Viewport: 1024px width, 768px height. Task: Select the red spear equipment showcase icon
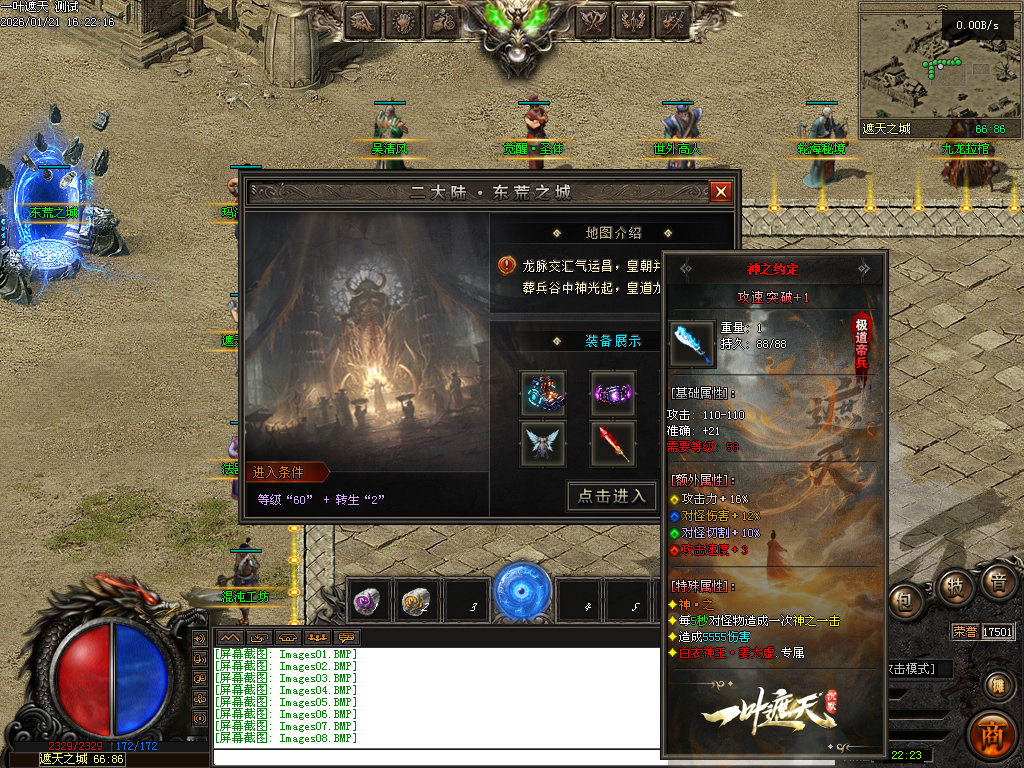[x=612, y=443]
